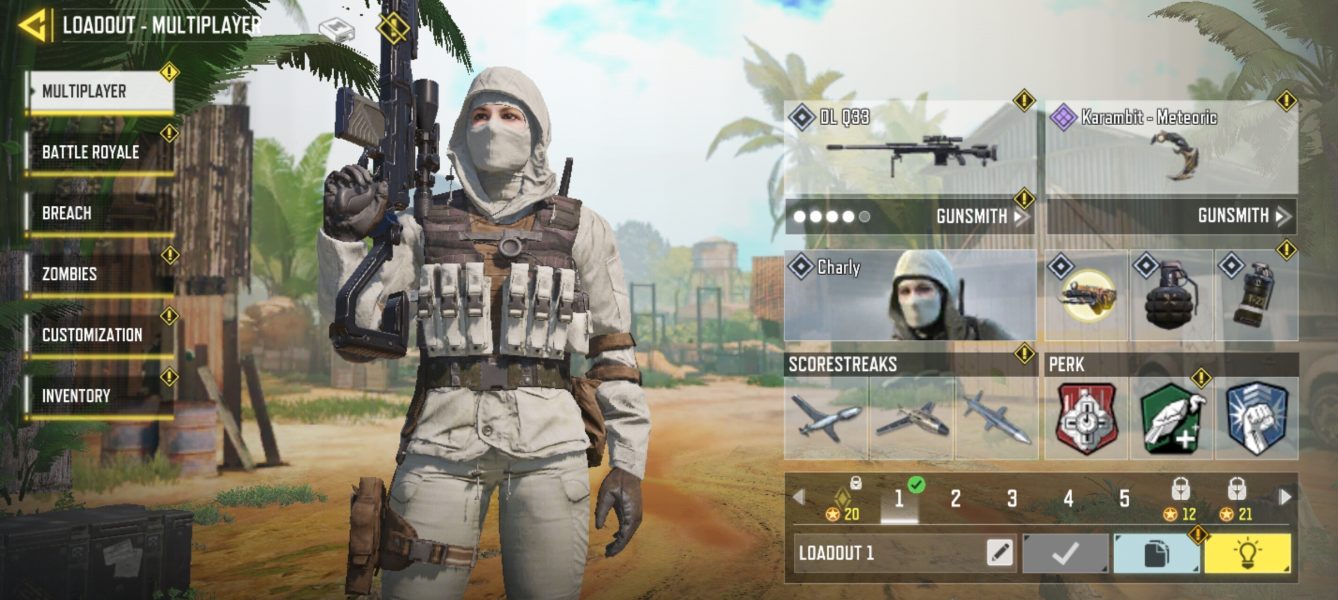Open the Zombies loadout section

100,274
